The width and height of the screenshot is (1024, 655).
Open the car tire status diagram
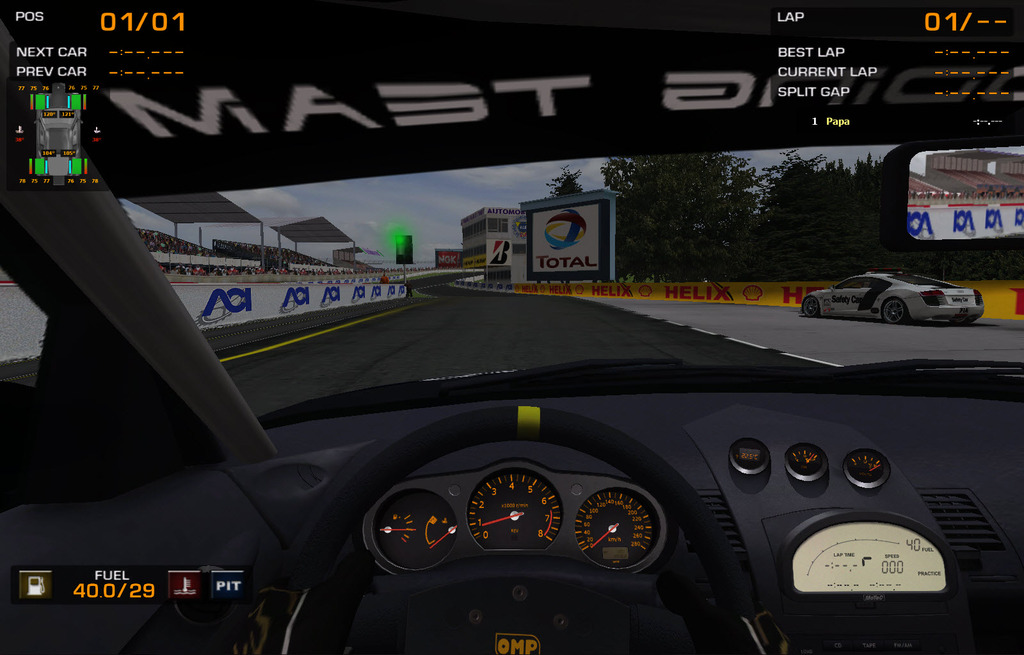58,135
